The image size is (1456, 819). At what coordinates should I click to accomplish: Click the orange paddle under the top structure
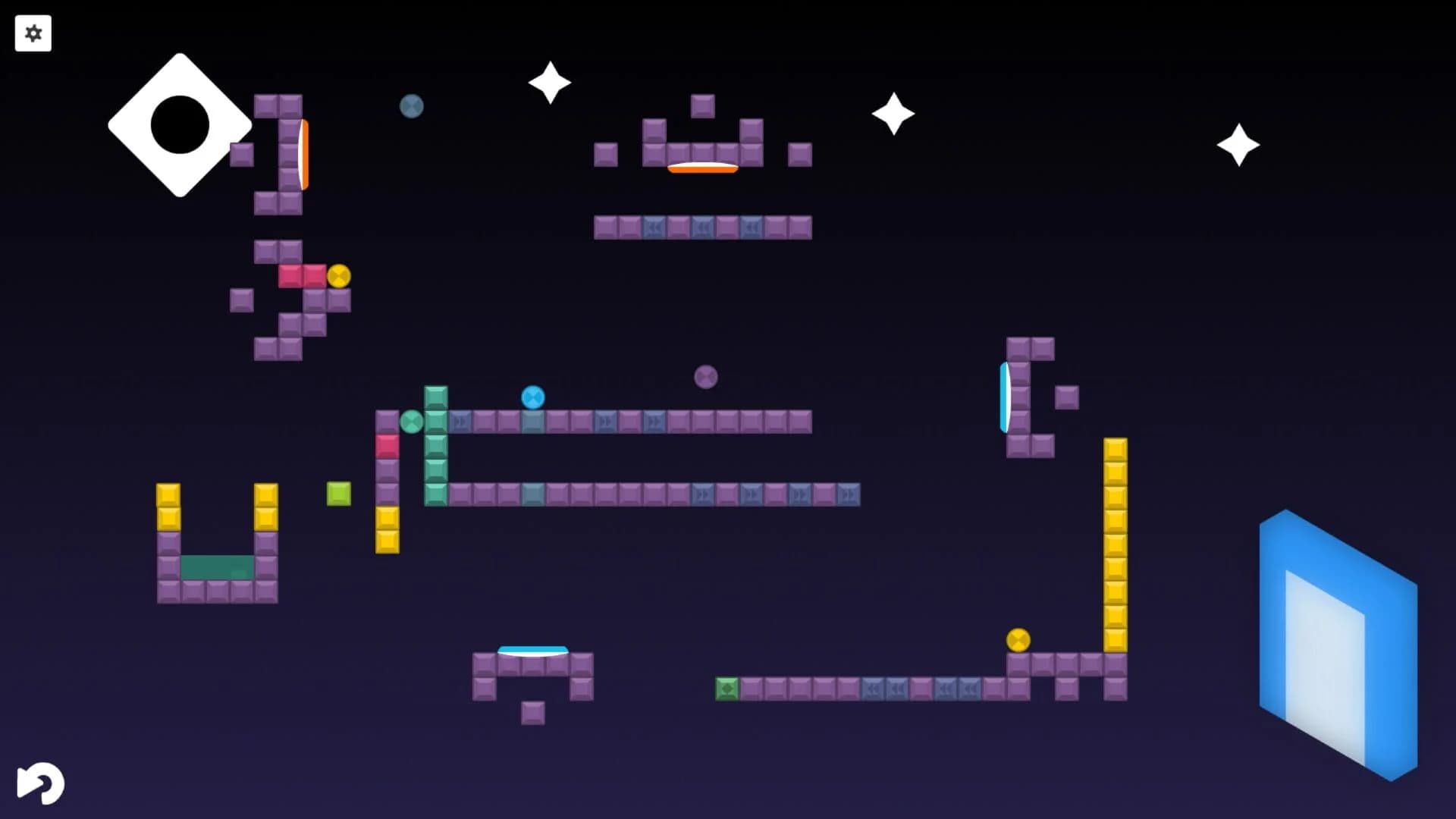click(x=701, y=168)
